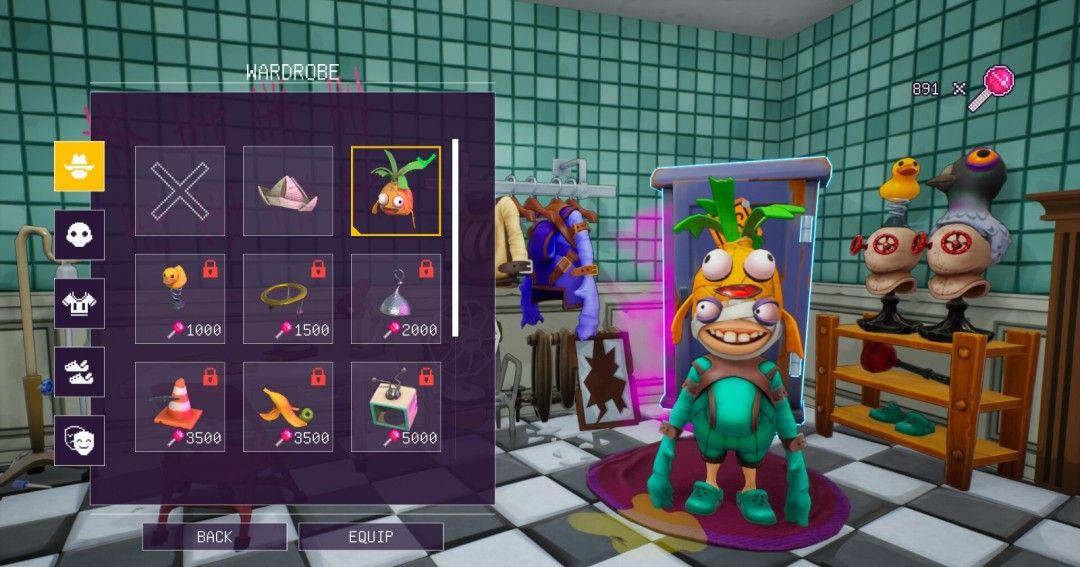Pick the locked traffic cone hat
1080x567 pixels.
coord(180,407)
